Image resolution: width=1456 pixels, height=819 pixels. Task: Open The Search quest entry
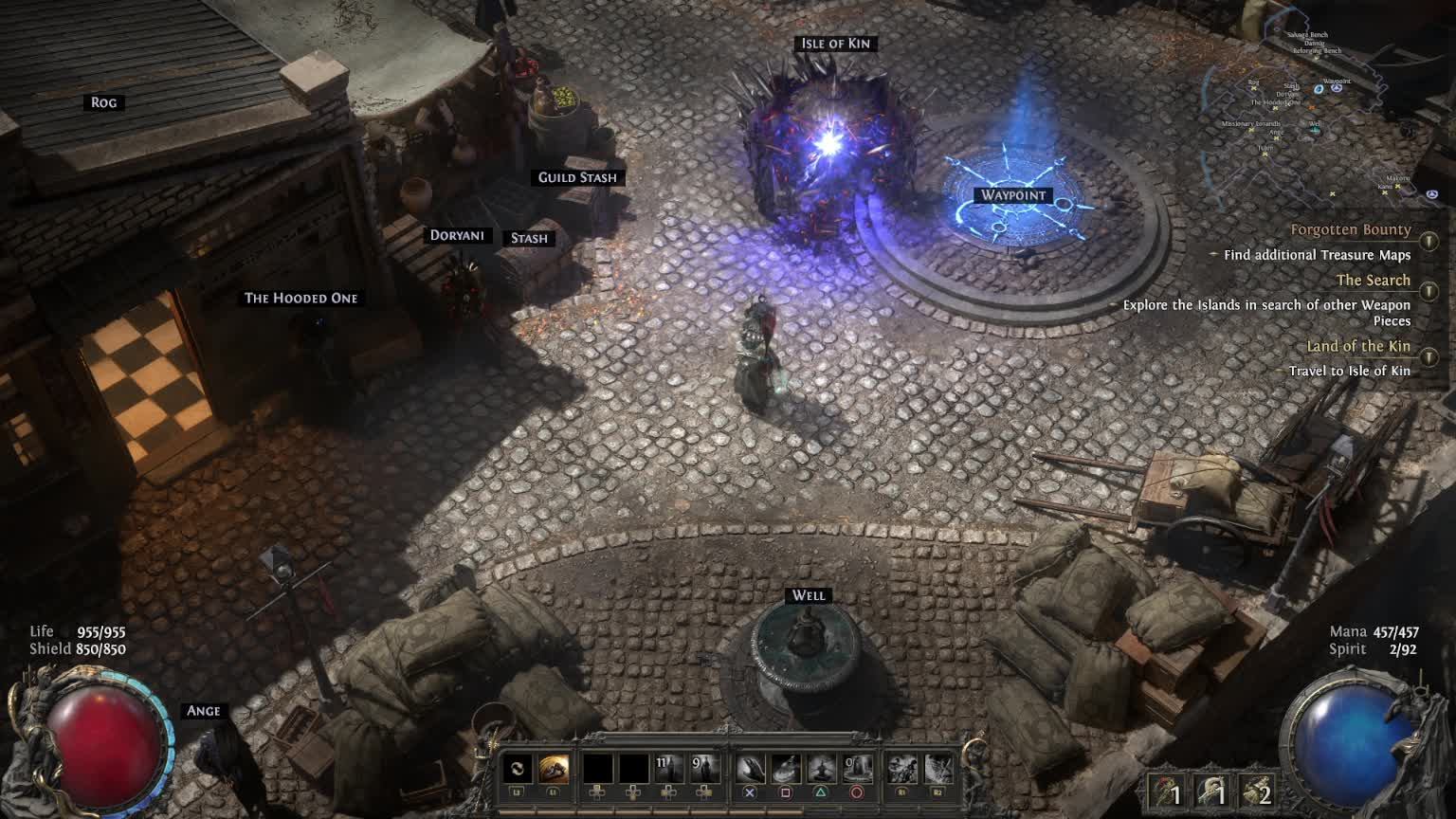1373,281
